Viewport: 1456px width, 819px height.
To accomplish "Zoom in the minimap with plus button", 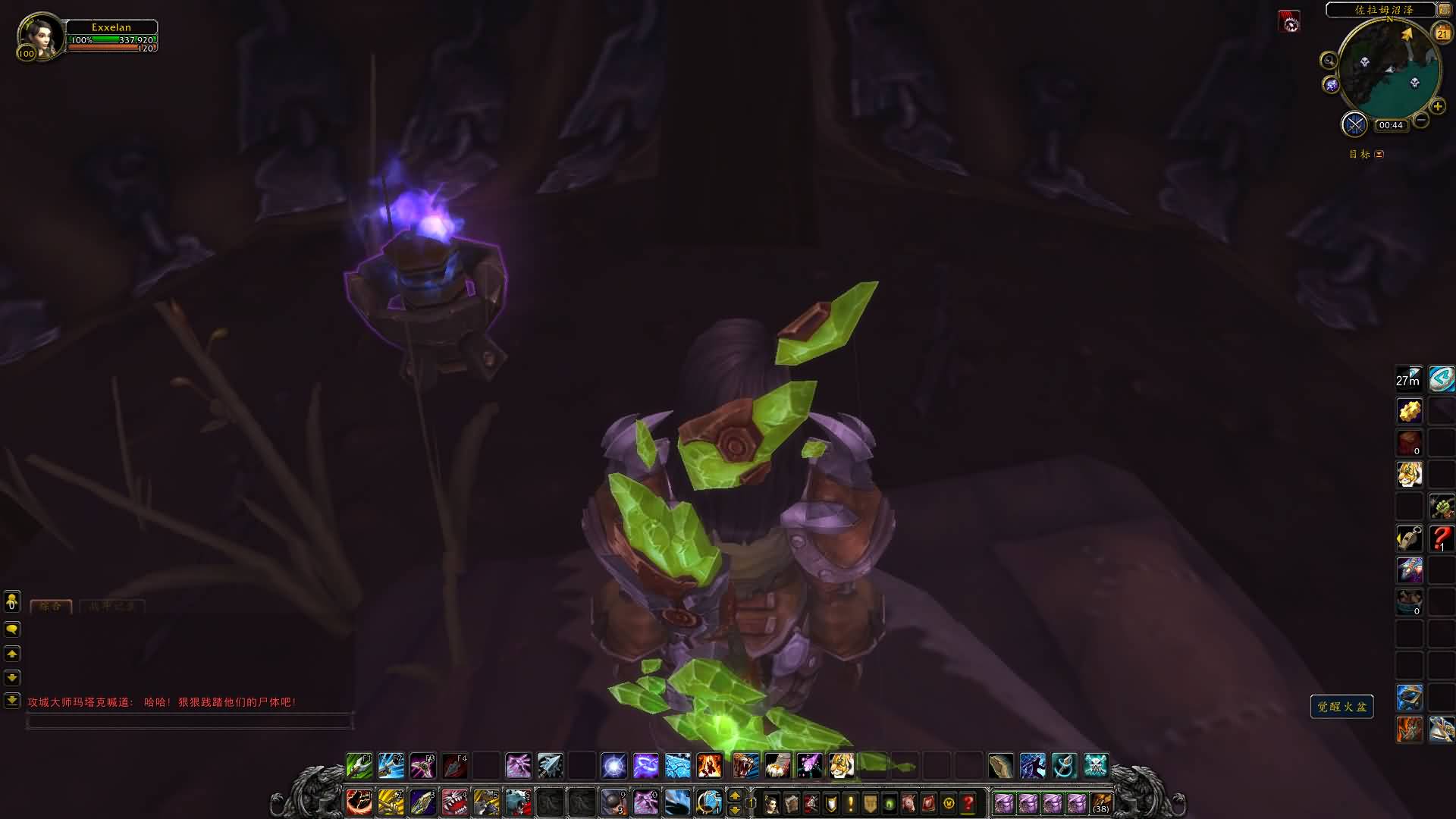I will click(x=1437, y=107).
